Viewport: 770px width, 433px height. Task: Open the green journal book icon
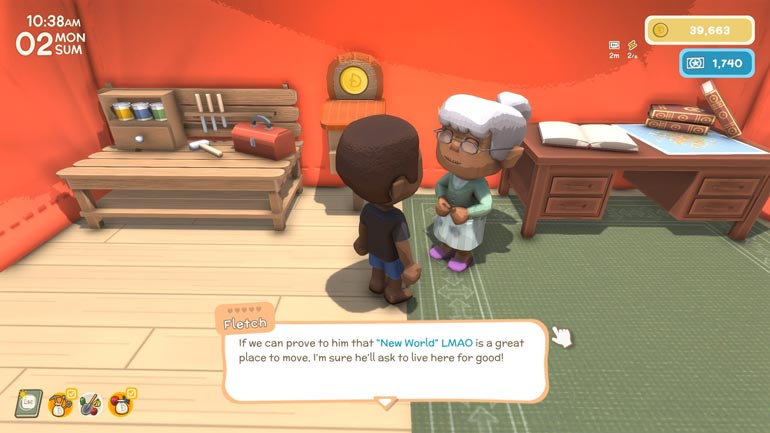(x=27, y=403)
